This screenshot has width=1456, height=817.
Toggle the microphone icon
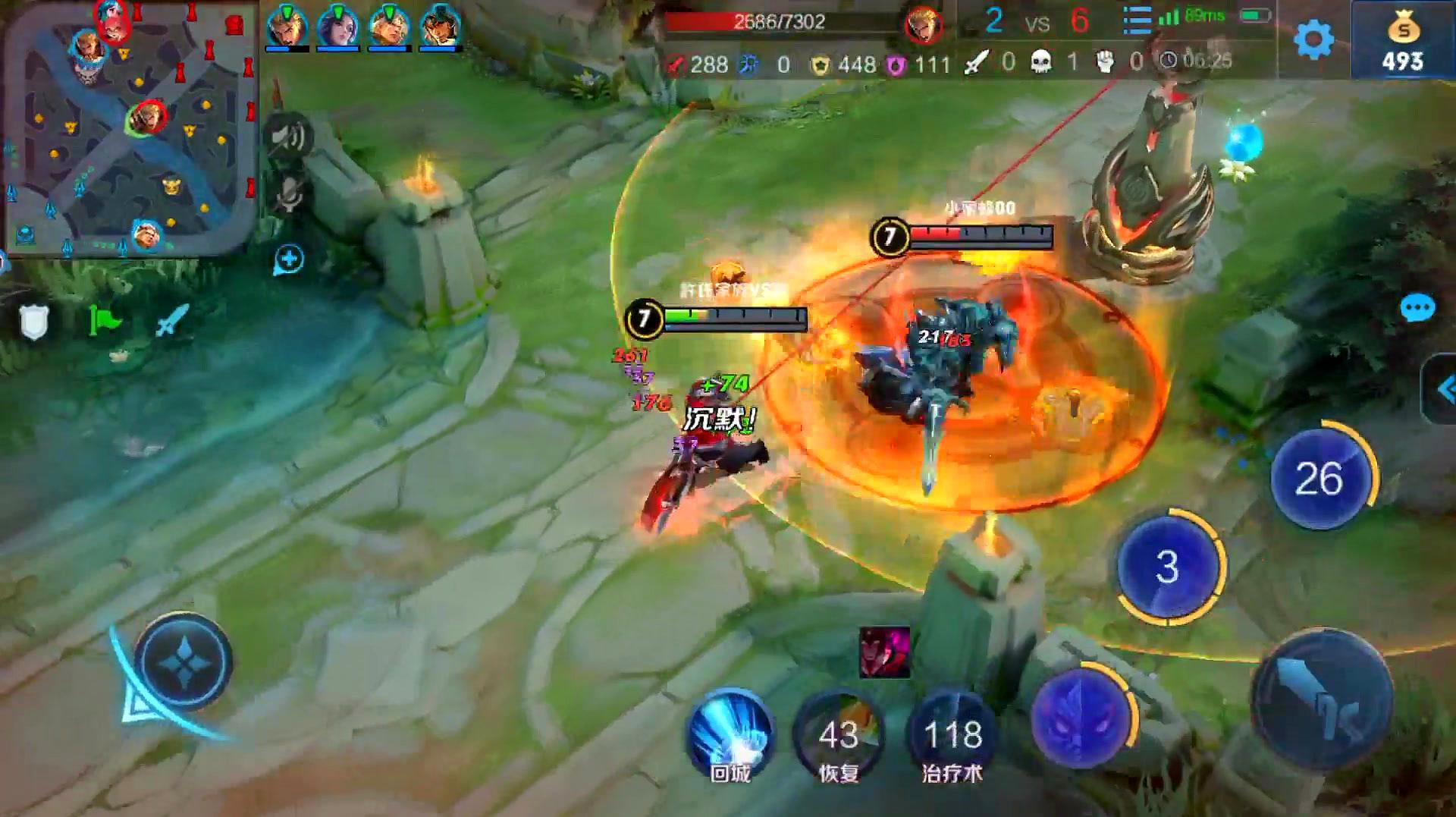pos(288,195)
